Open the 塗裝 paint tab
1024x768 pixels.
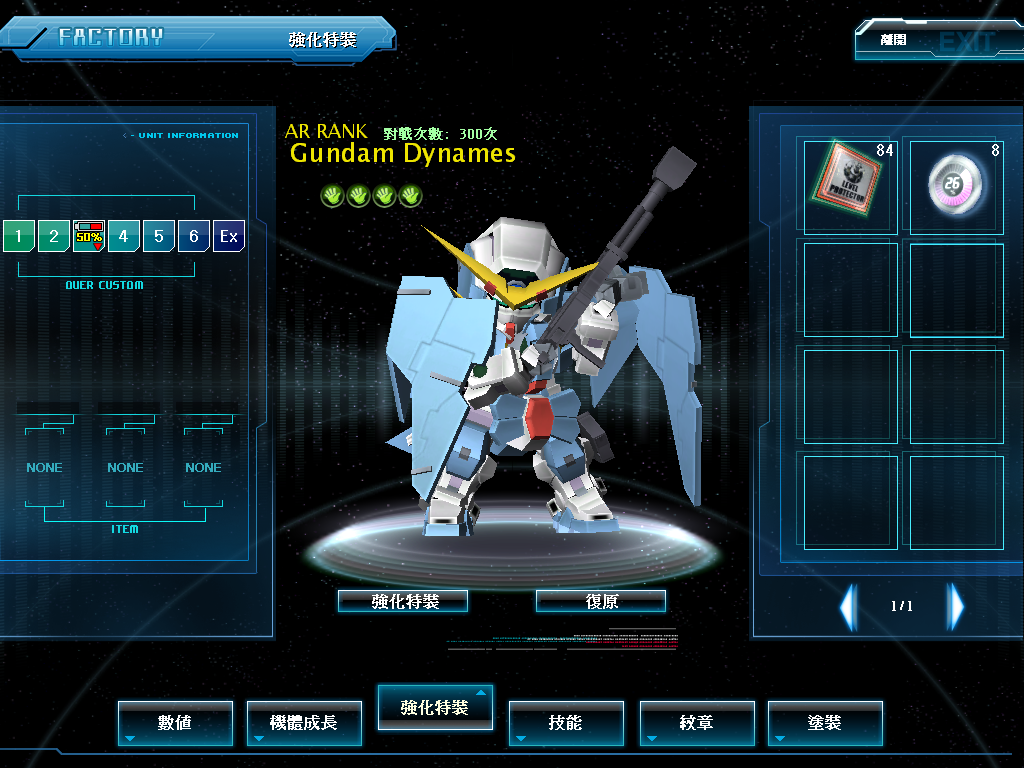point(825,723)
